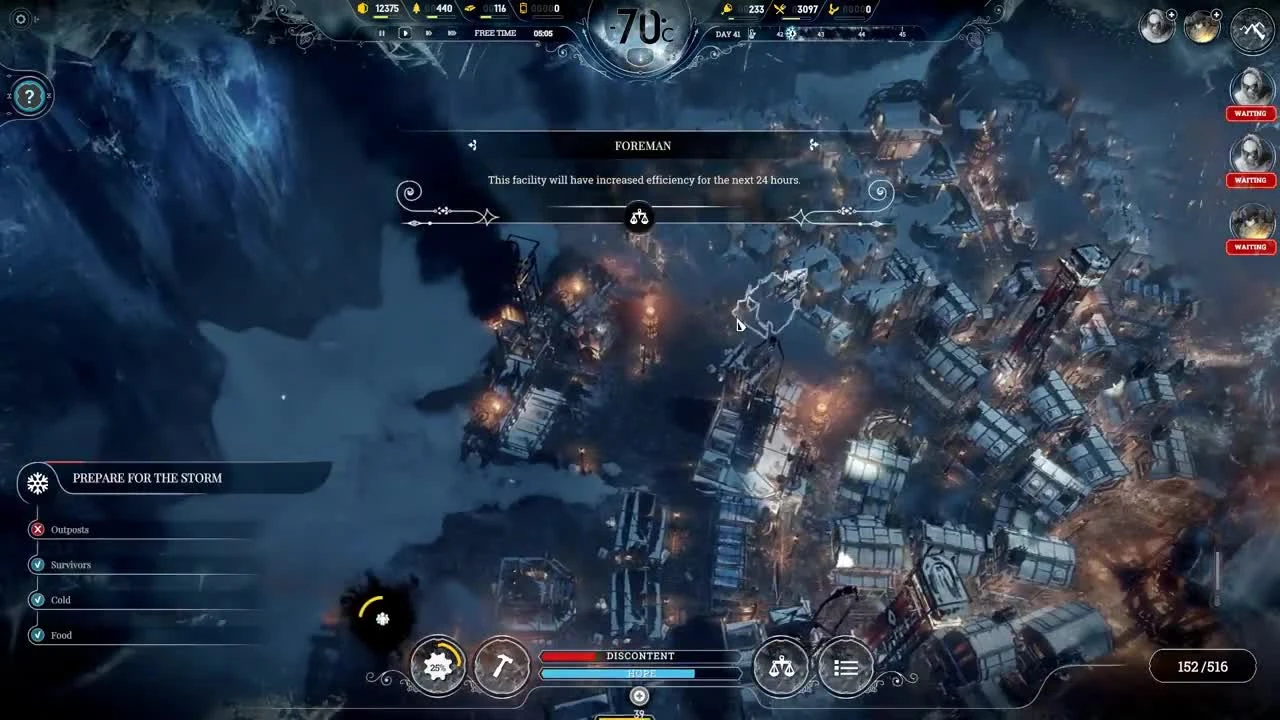Click the checkmark beside Survivors objective

[37, 564]
